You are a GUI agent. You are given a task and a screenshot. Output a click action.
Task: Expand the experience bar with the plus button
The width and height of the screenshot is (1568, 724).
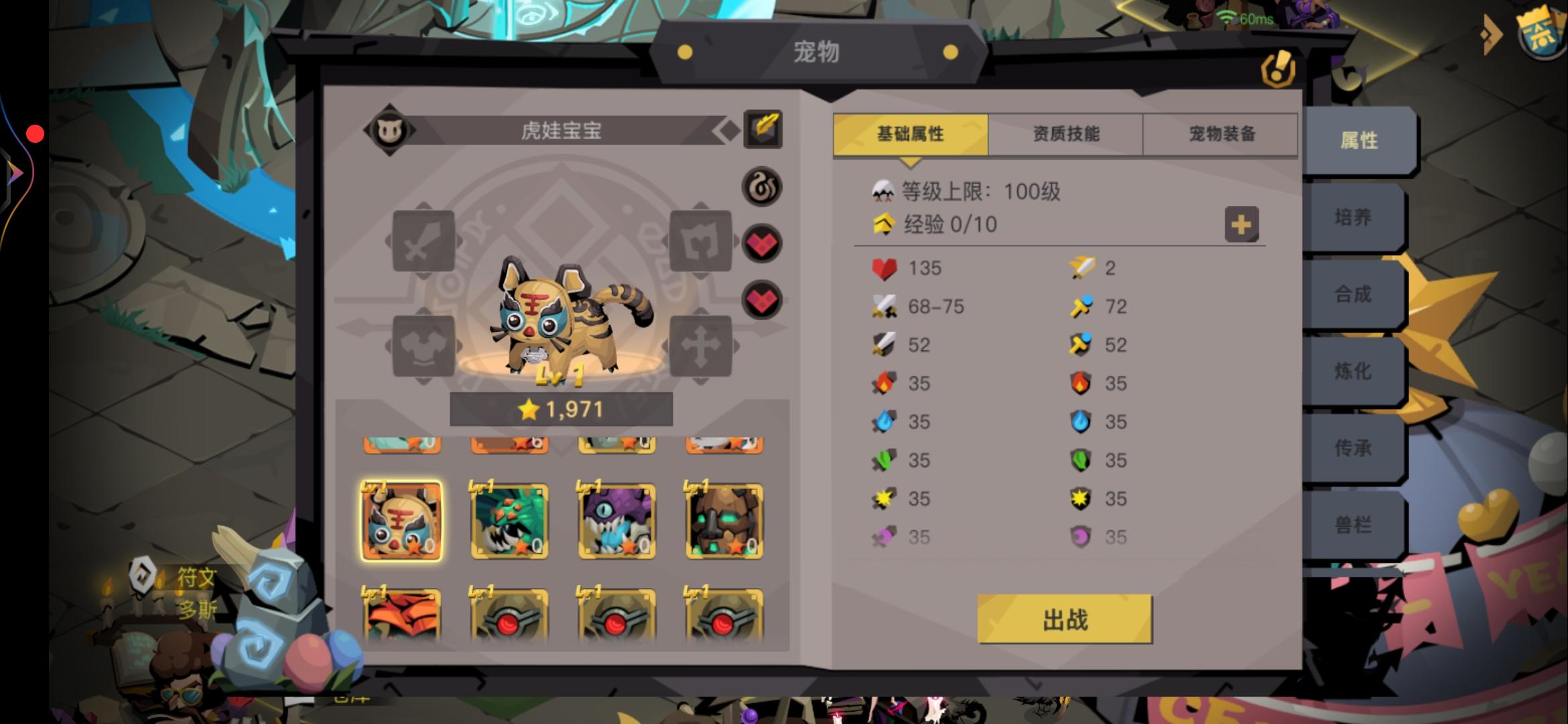[x=1243, y=225]
